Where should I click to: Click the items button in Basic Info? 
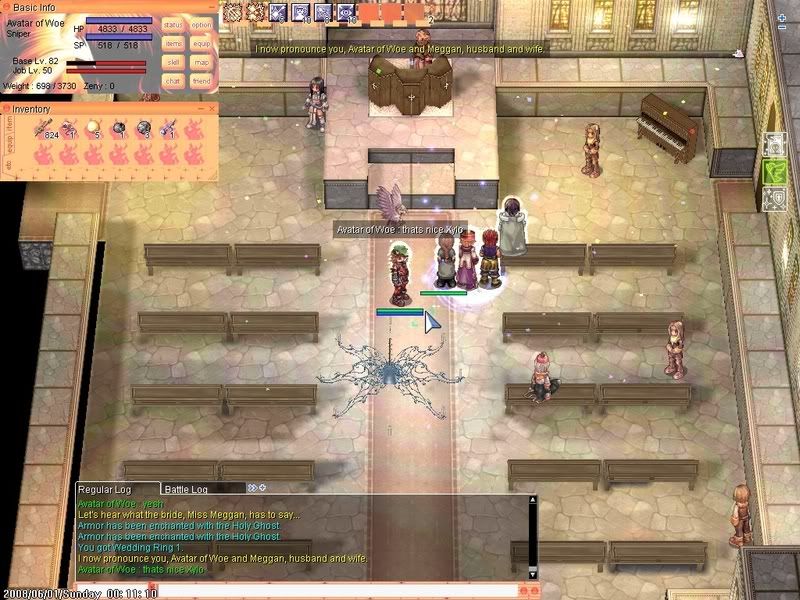[173, 43]
